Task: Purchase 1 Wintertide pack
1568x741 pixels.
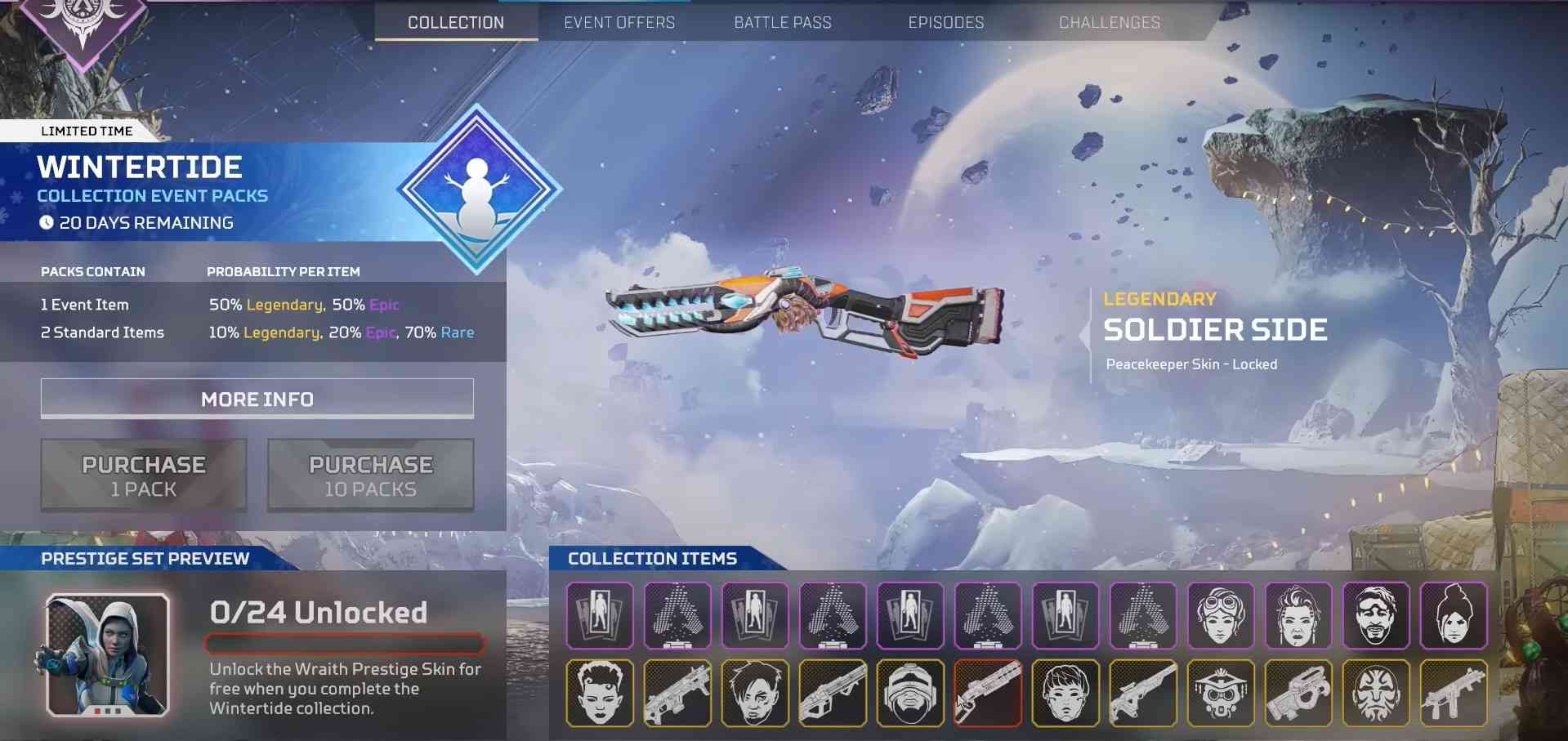Action: [x=144, y=475]
